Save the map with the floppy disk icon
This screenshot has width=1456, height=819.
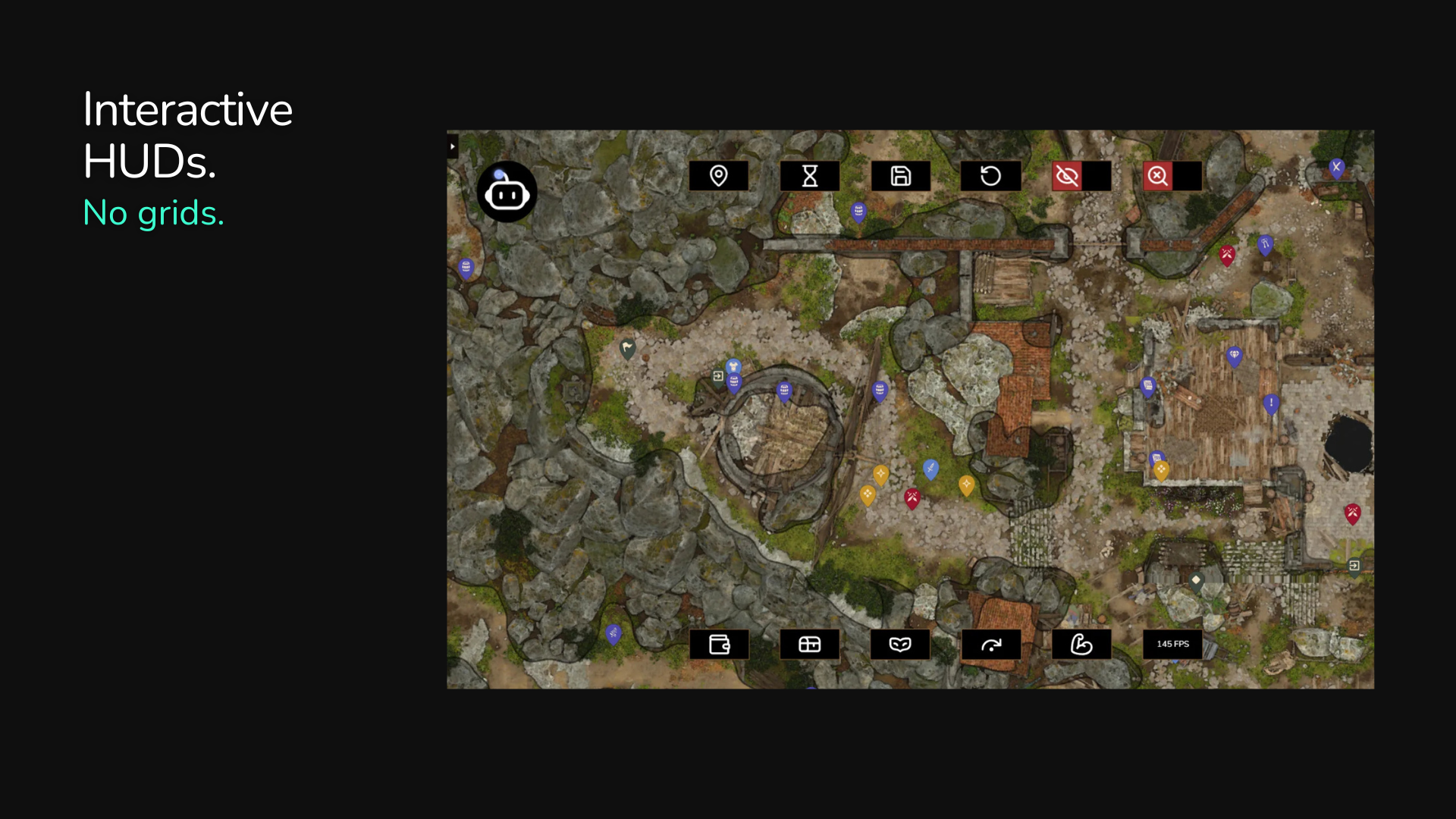[900, 175]
